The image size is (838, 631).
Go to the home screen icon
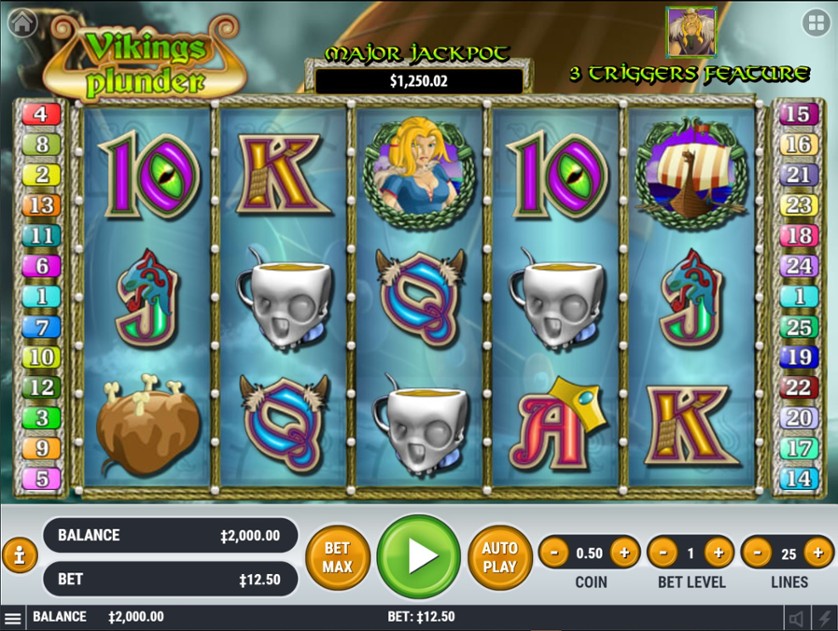point(21,22)
